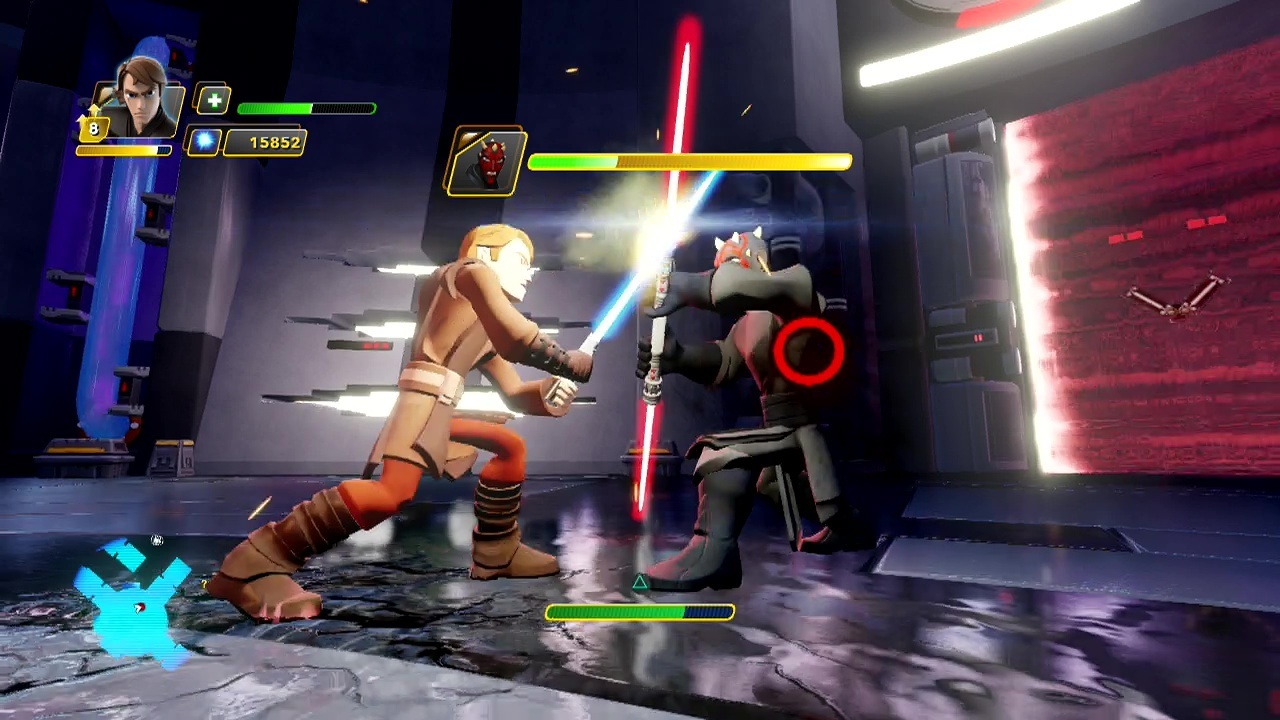Click the blue spark currency icon
The width and height of the screenshot is (1280, 720).
point(204,142)
